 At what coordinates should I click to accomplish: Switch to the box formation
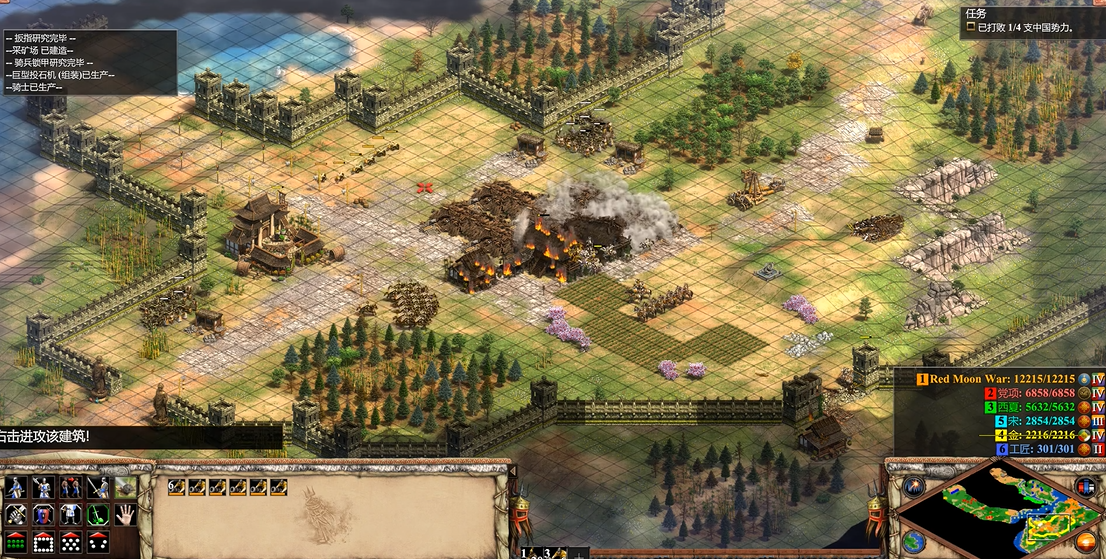pyautogui.click(x=42, y=542)
